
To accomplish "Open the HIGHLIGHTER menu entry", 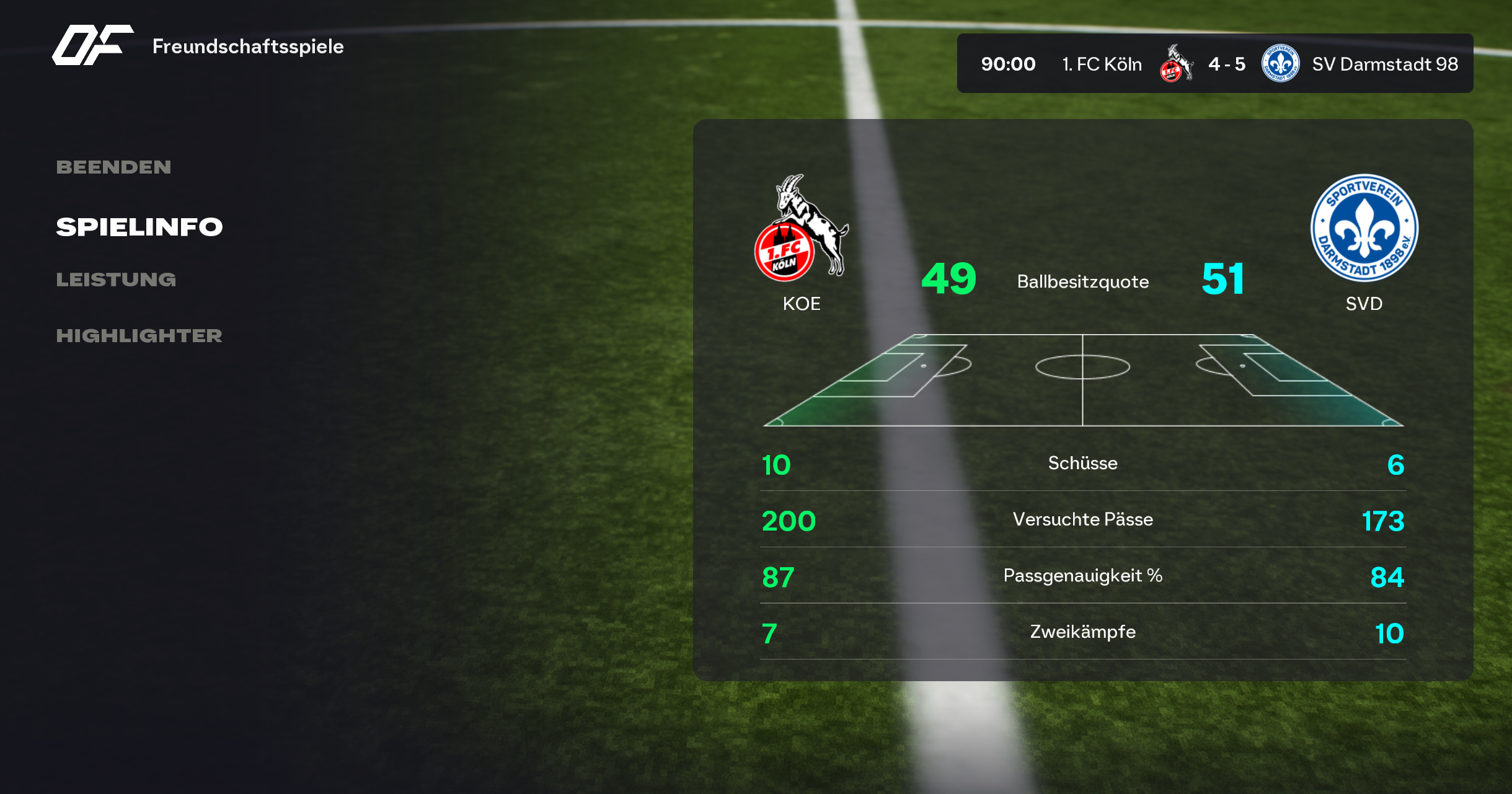I will point(139,336).
